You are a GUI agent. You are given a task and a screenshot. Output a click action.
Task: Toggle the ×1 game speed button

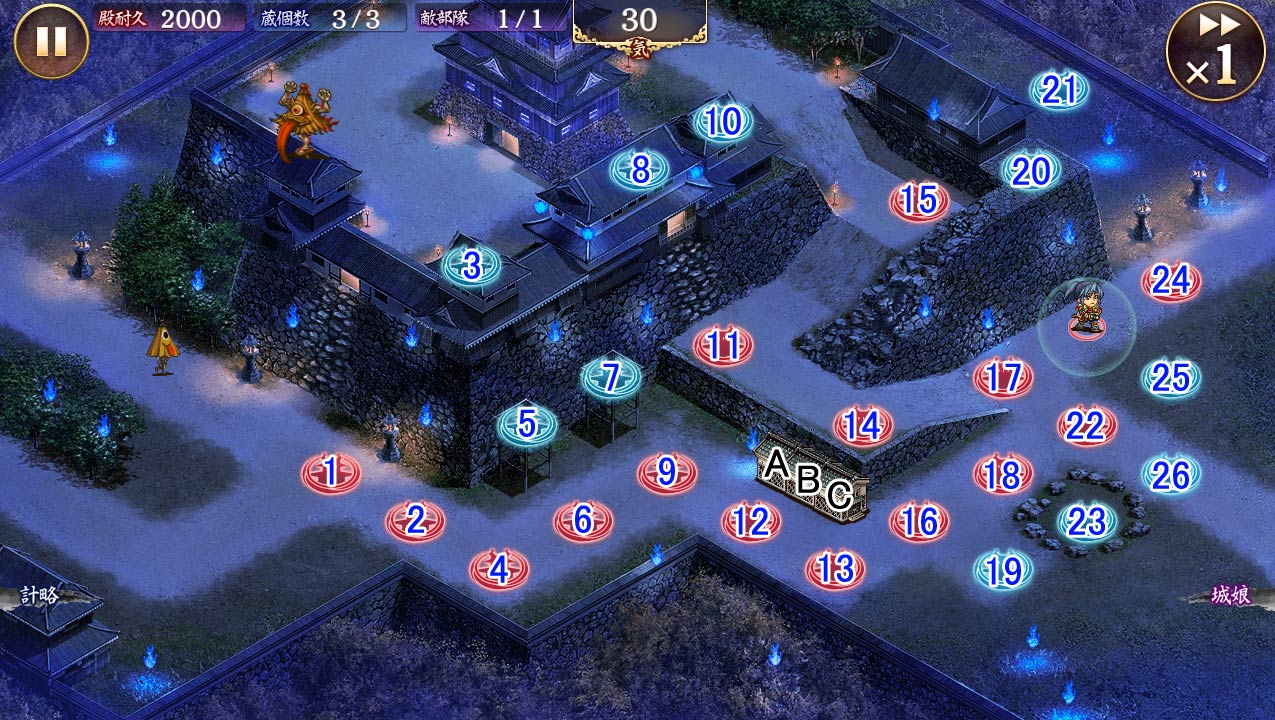pyautogui.click(x=1214, y=52)
